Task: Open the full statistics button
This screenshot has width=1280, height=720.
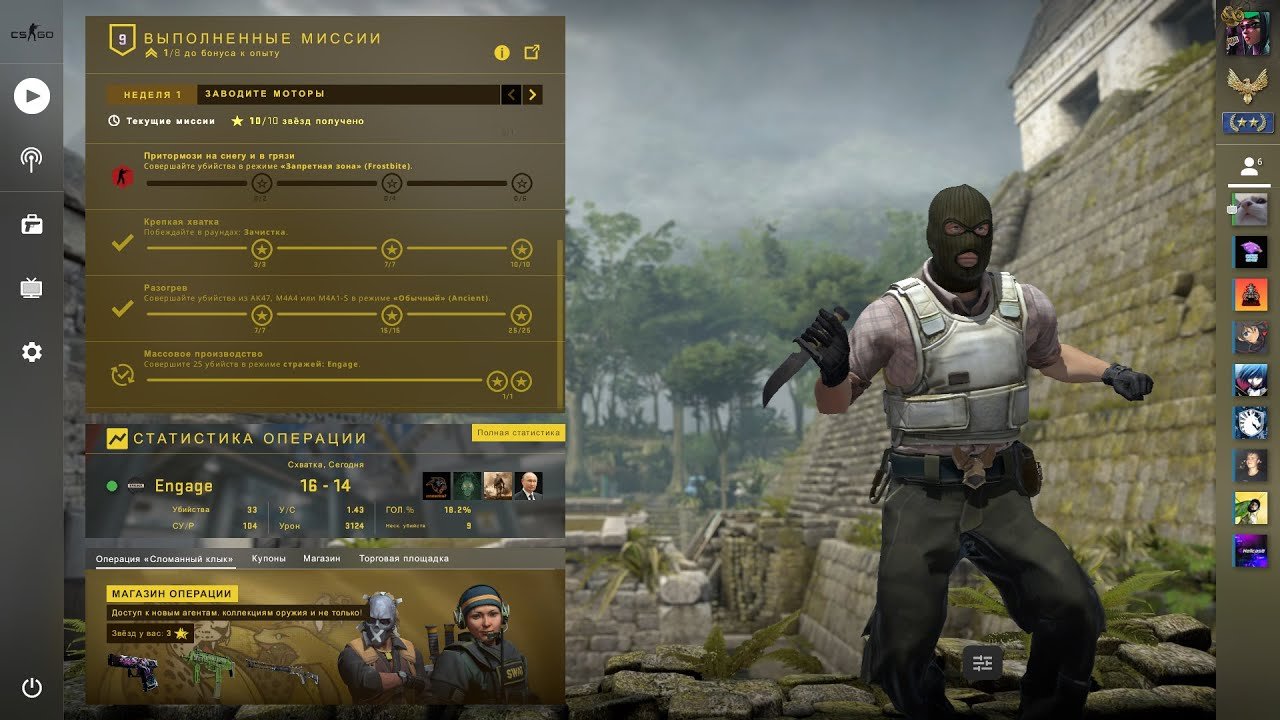Action: (518, 433)
